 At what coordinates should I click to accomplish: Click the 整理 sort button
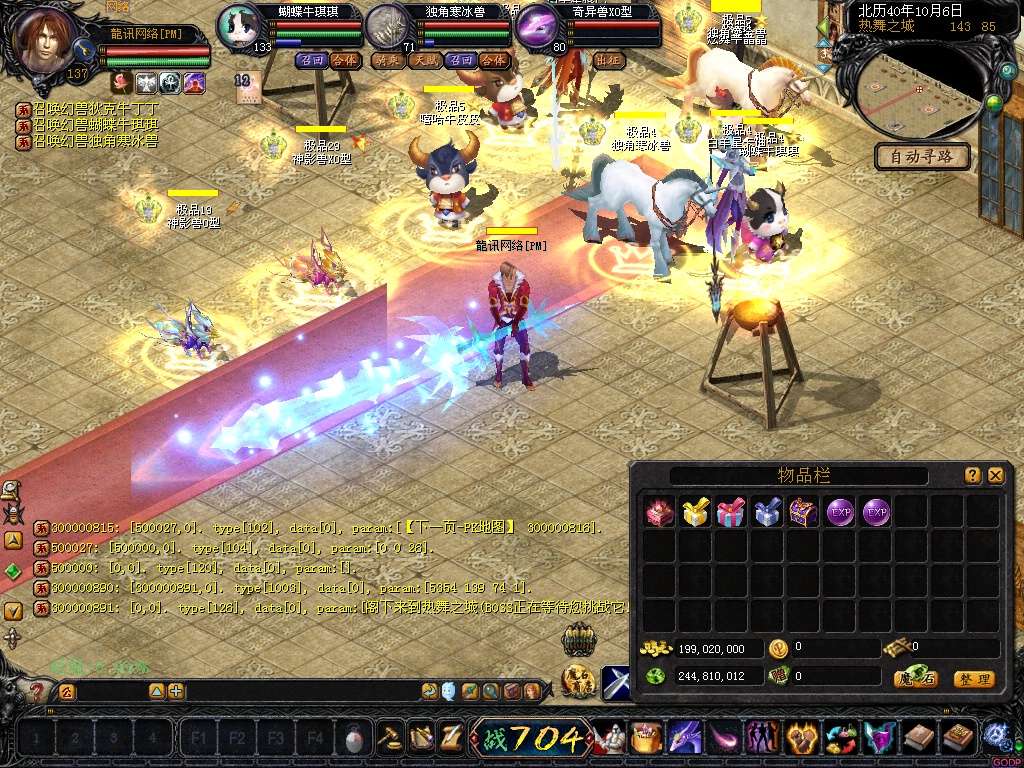tap(973, 679)
